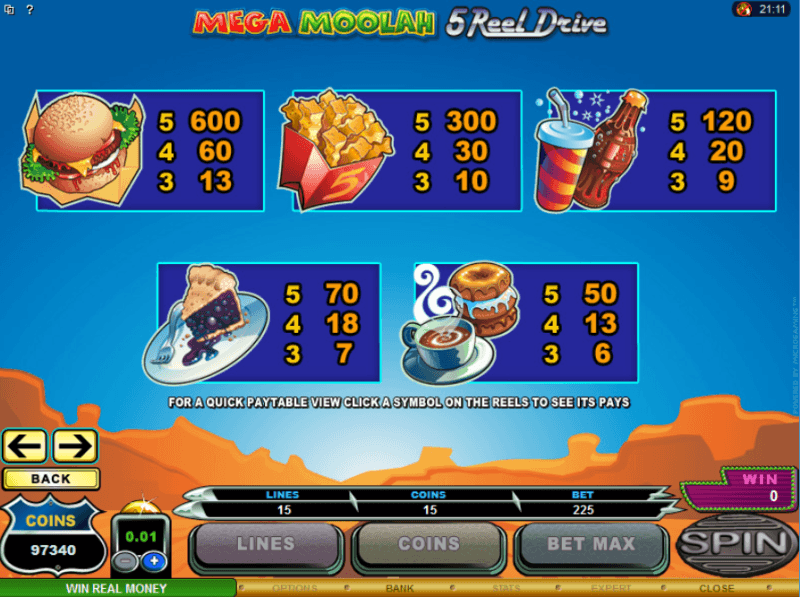This screenshot has width=800, height=597.
Task: Increase coin size with the plus button
Action: pyautogui.click(x=154, y=561)
